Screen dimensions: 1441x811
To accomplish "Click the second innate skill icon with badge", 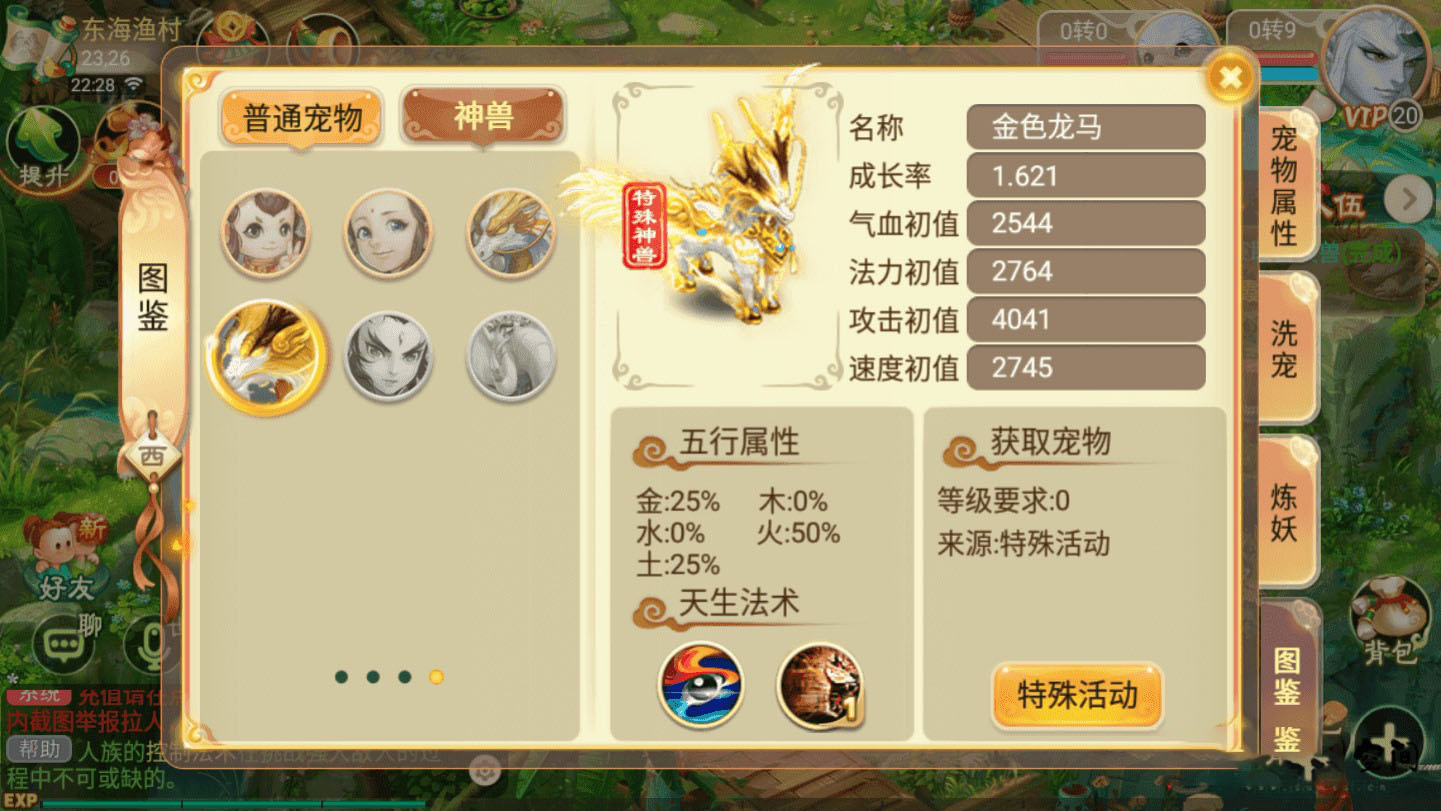I will tap(822, 685).
